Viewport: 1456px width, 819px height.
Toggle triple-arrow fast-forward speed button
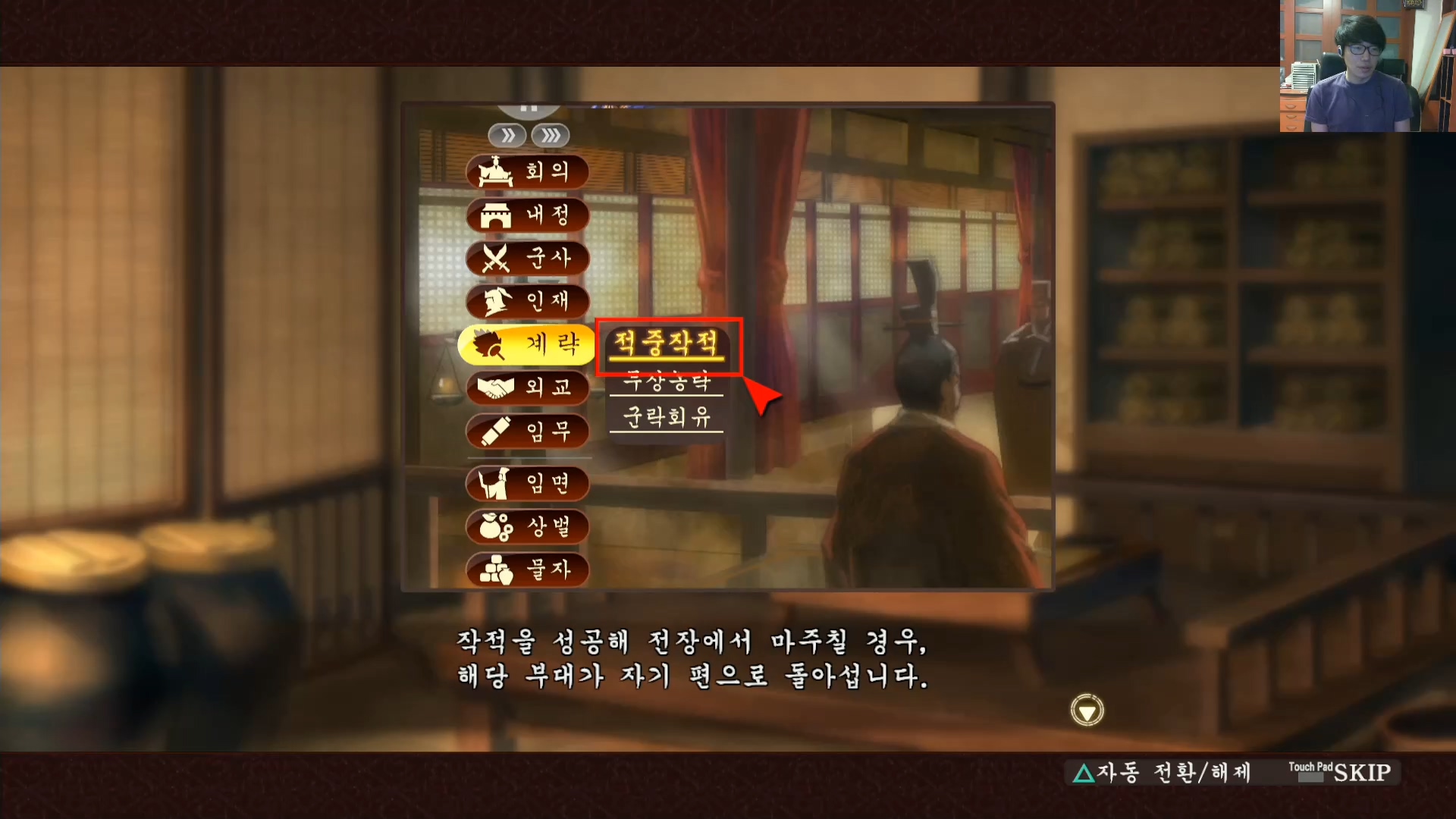point(551,135)
